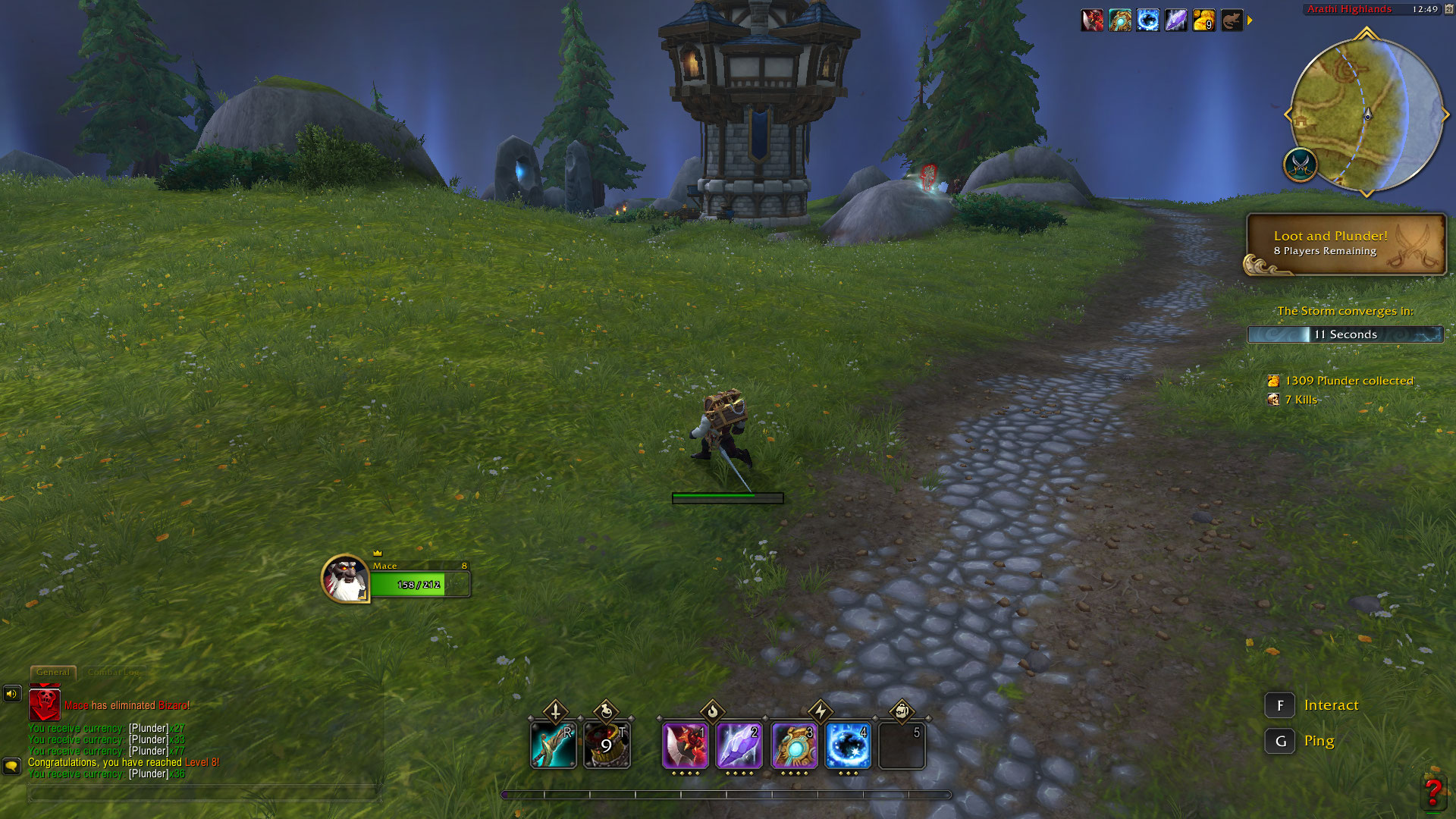The height and width of the screenshot is (819, 1456).
Task: Switch to the General chat tab
Action: coord(53,672)
